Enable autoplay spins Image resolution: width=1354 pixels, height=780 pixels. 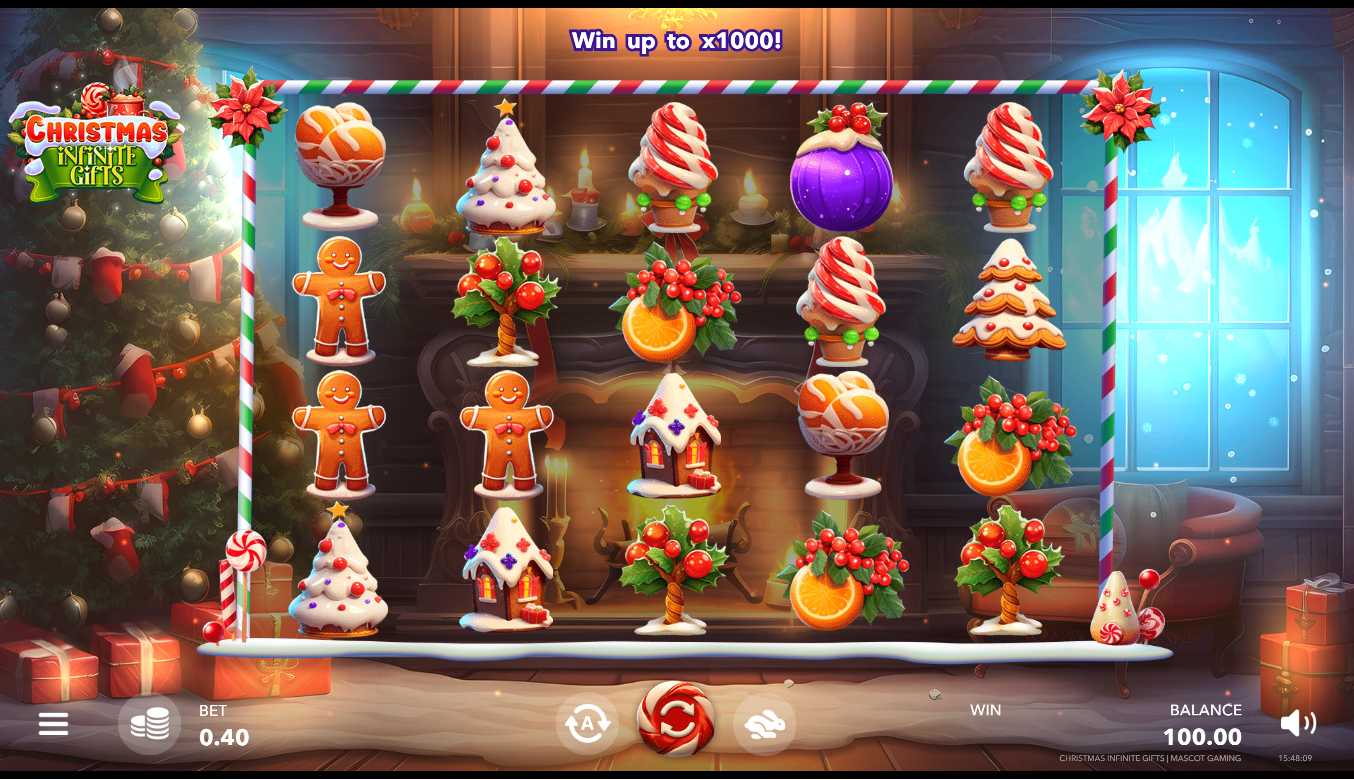[x=586, y=724]
